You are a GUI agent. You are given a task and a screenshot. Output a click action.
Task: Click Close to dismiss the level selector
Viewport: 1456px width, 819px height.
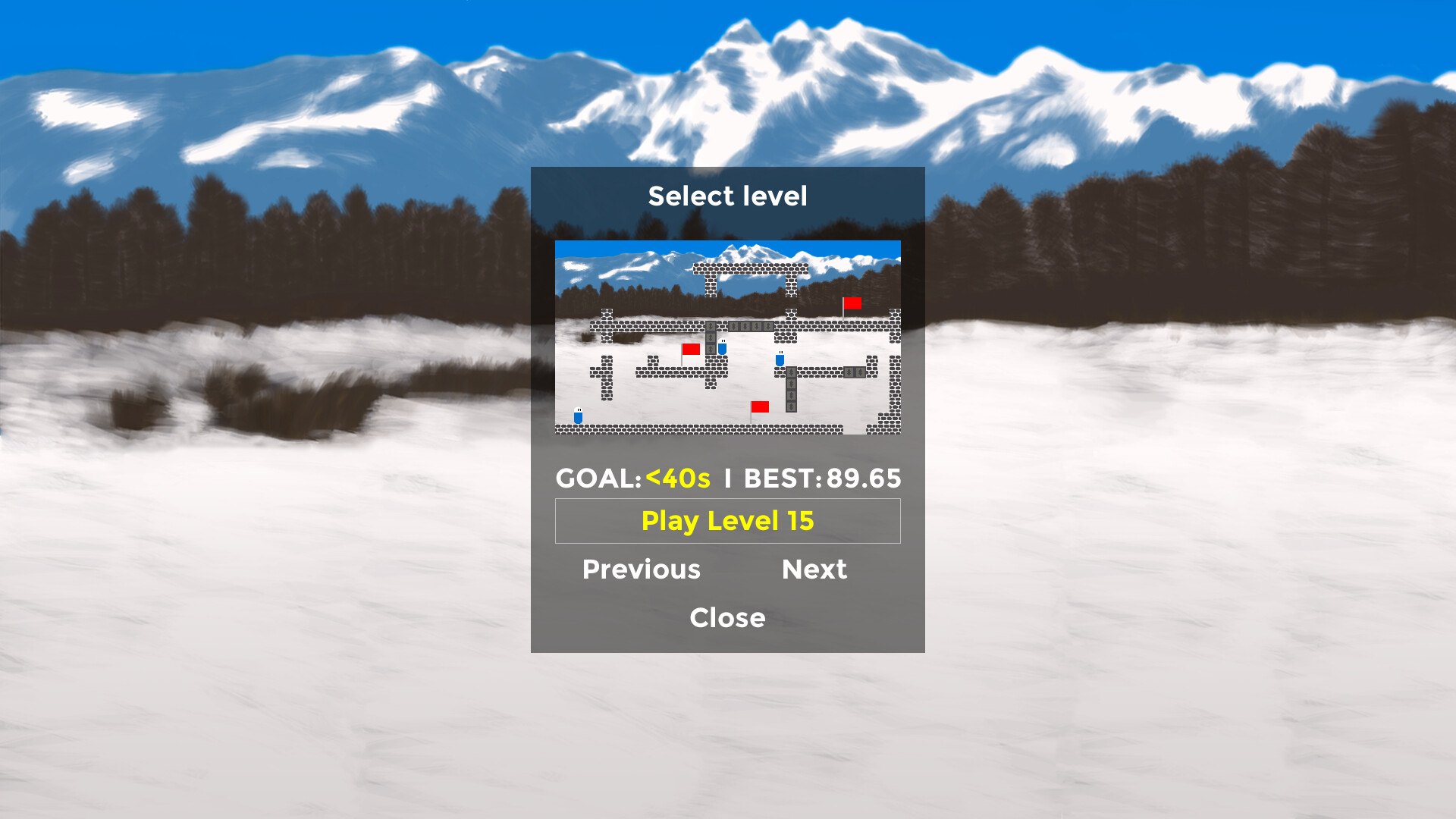pyautogui.click(x=727, y=617)
